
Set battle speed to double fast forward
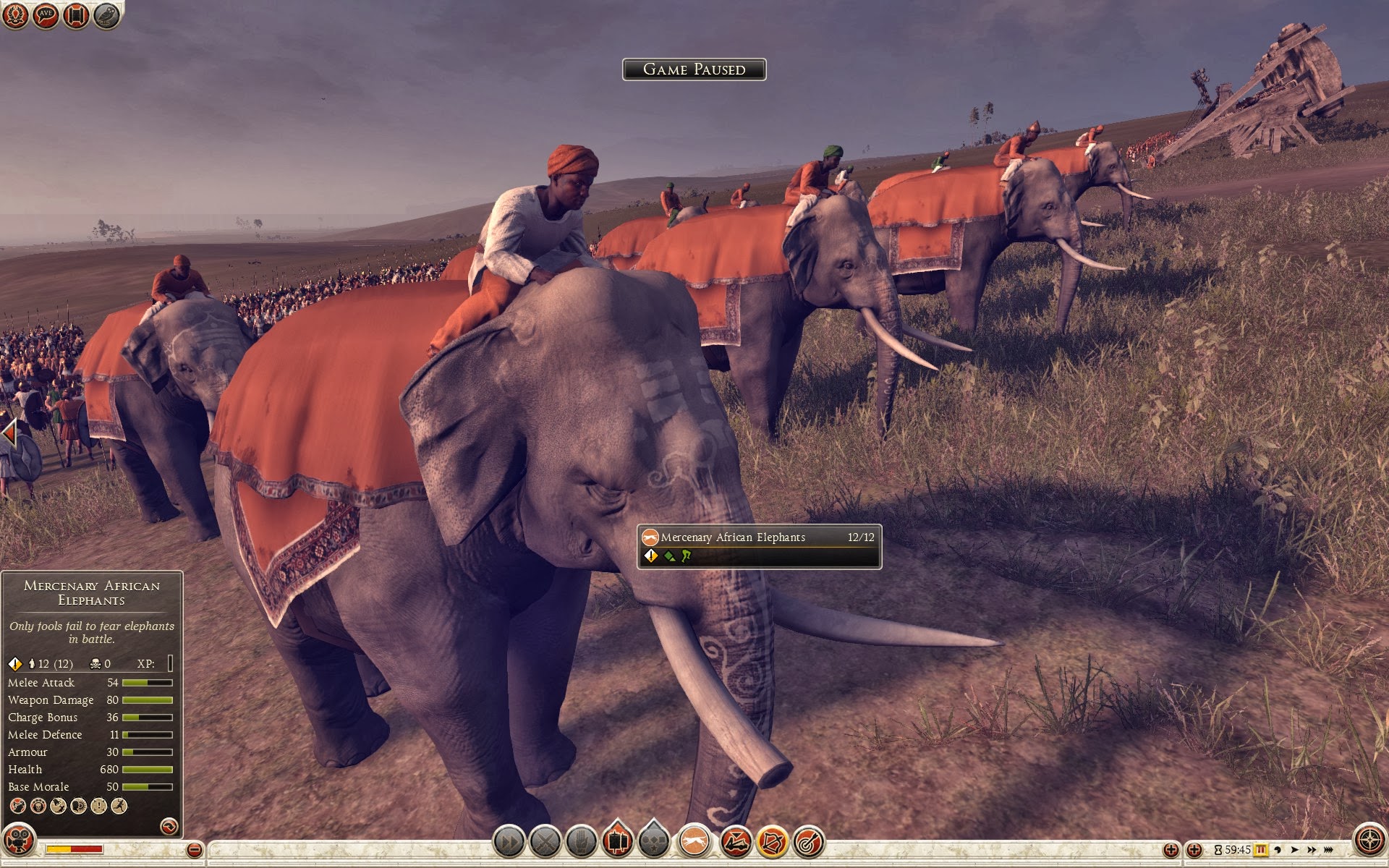(x=1312, y=850)
